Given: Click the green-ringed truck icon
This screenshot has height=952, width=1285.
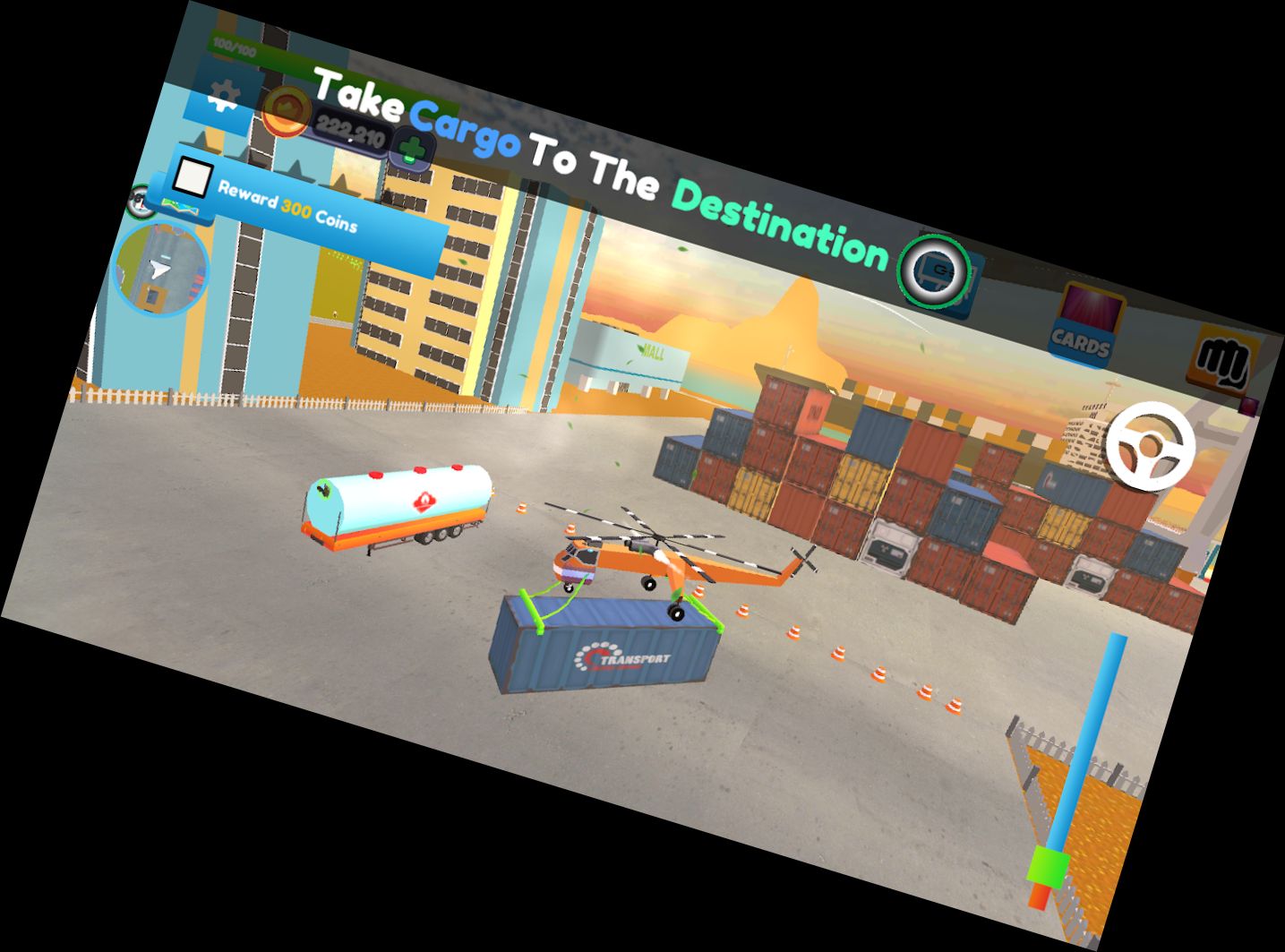Looking at the screenshot, I should point(936,270).
